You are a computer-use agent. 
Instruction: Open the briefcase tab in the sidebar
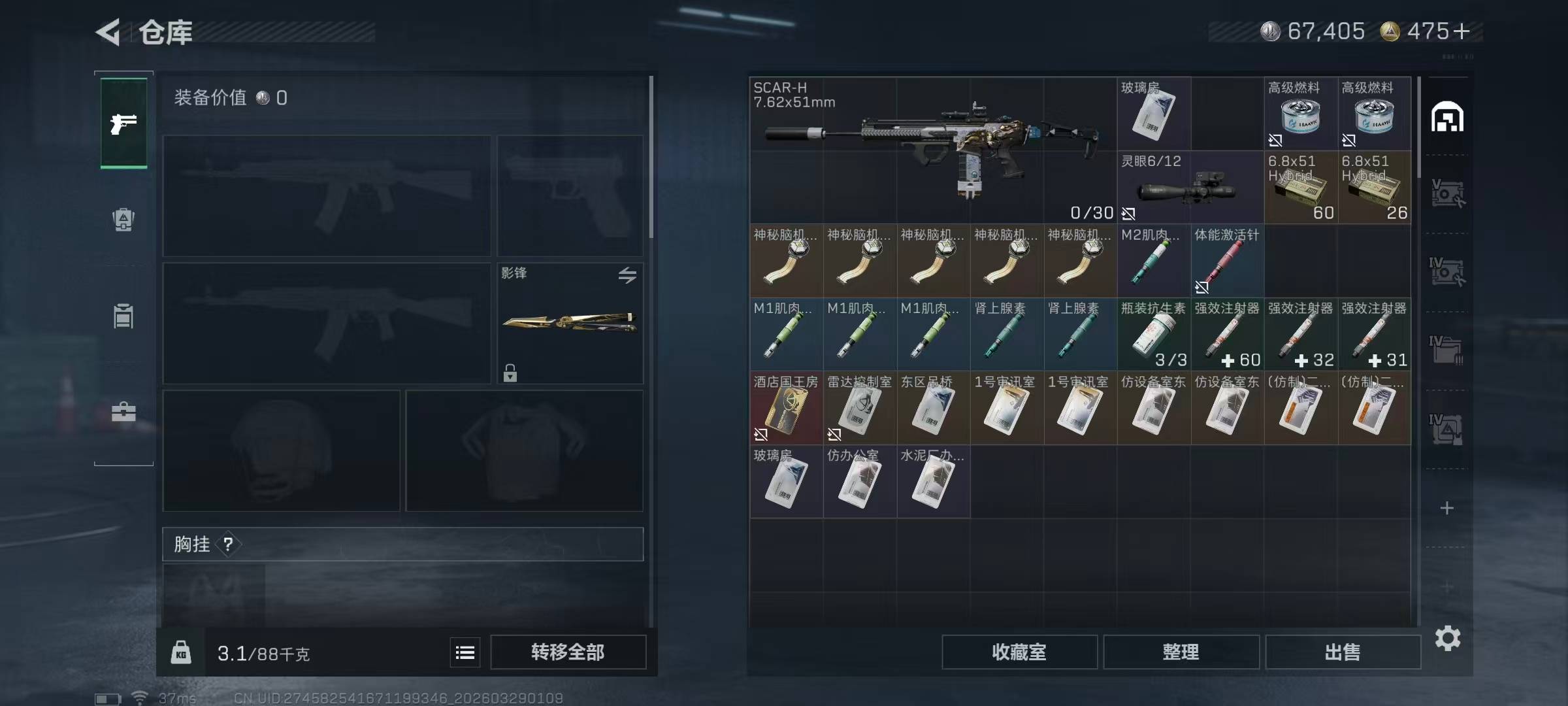(x=123, y=412)
